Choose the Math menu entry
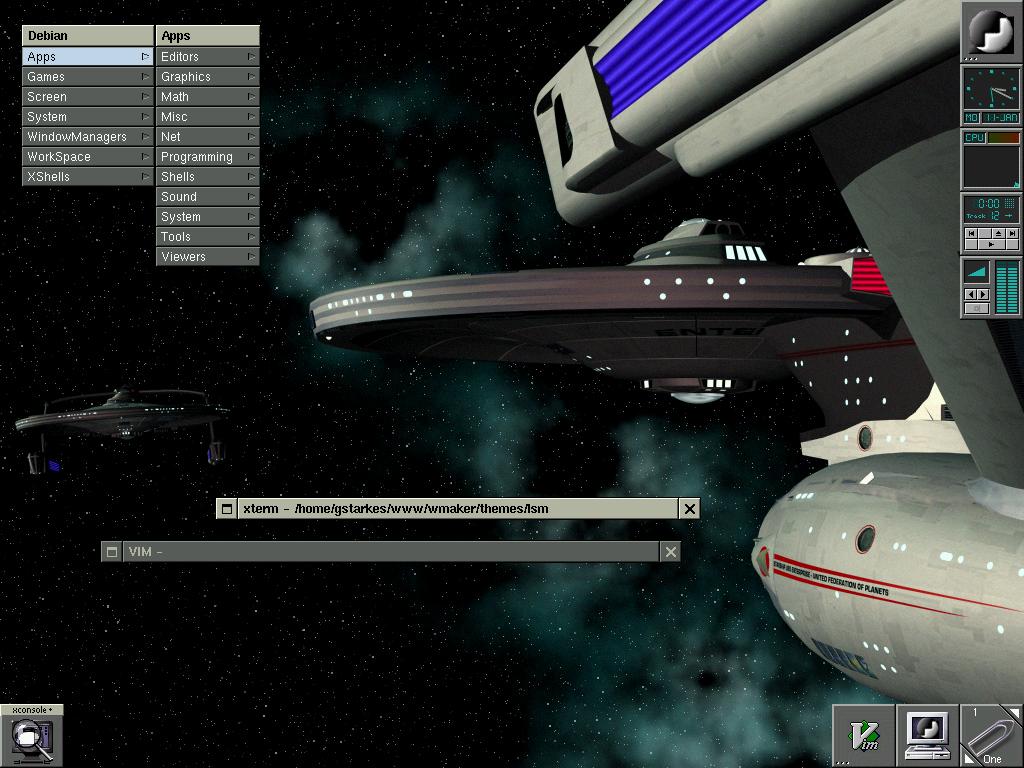Screen dimensions: 1024x768 click(x=207, y=97)
